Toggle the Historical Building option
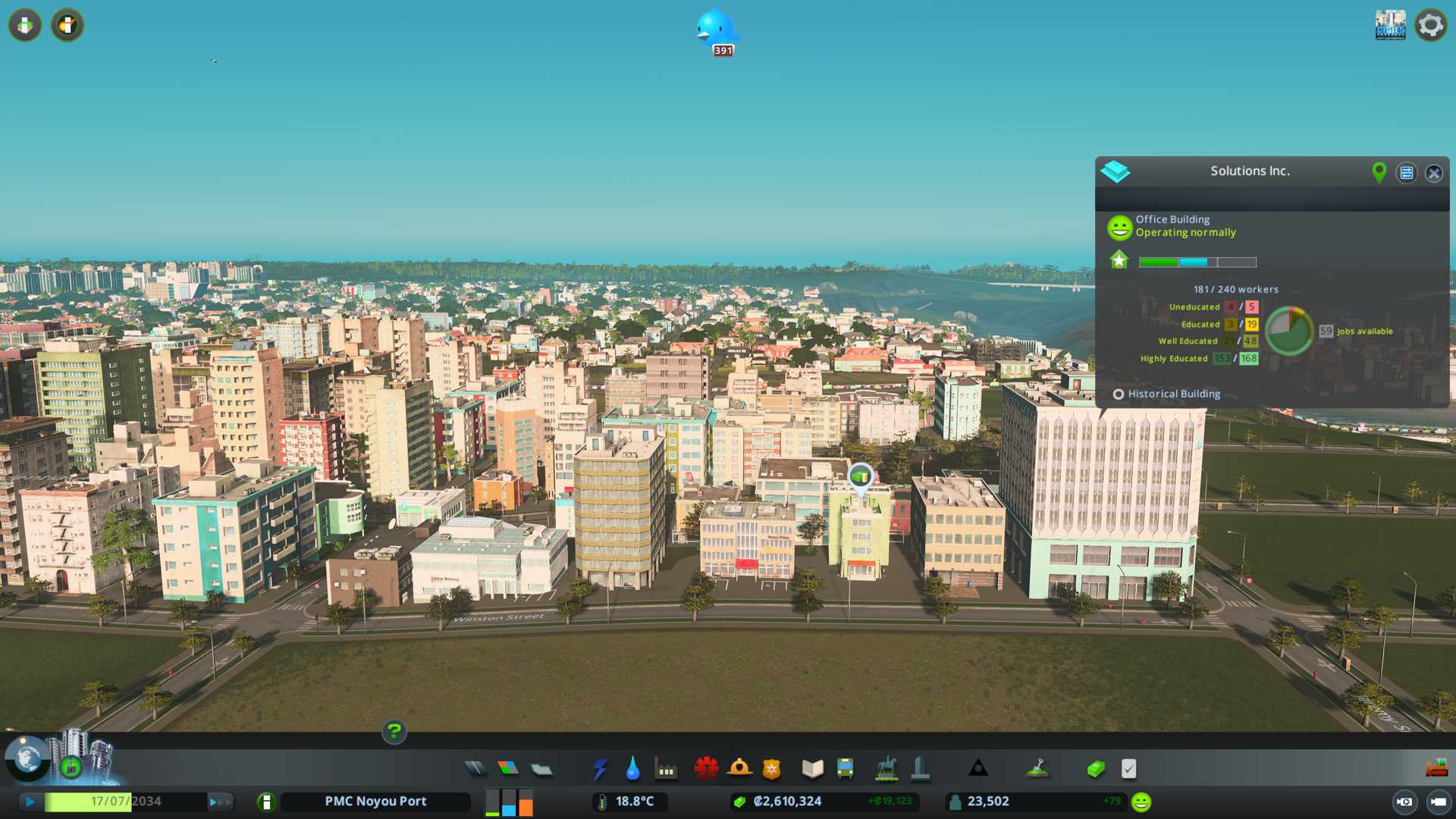 point(1119,394)
